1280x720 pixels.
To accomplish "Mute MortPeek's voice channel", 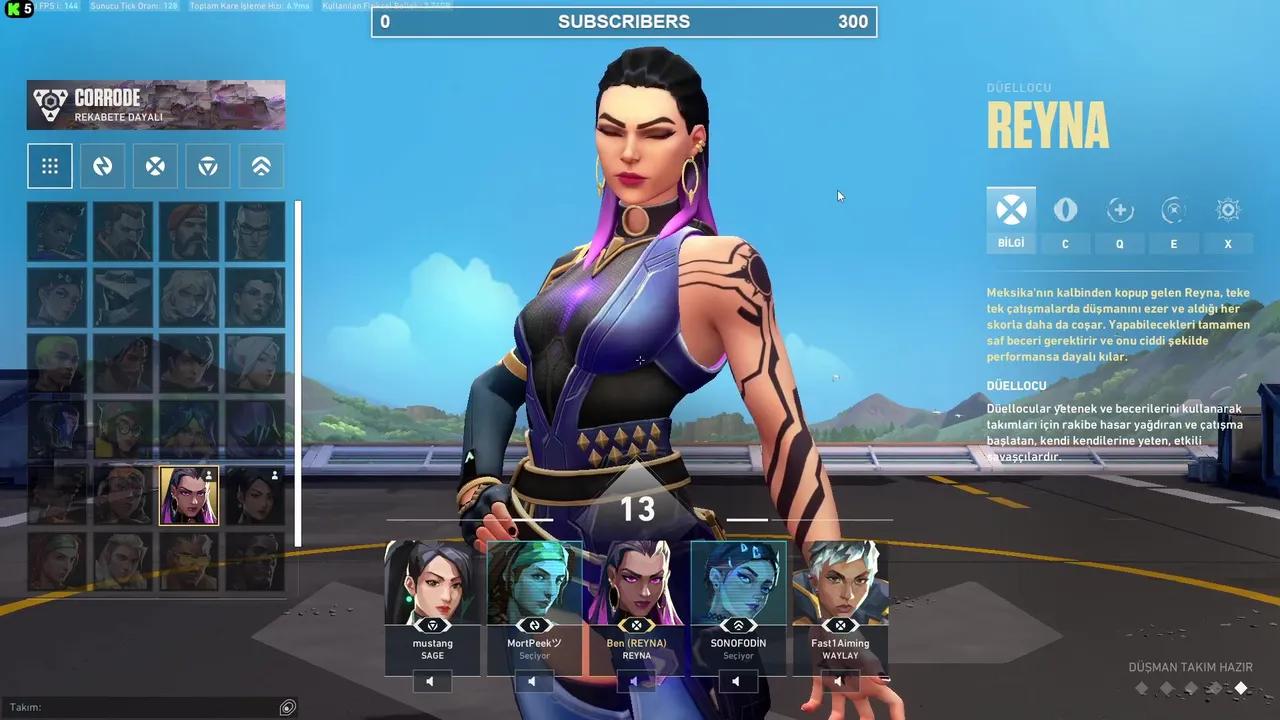I will 533,681.
